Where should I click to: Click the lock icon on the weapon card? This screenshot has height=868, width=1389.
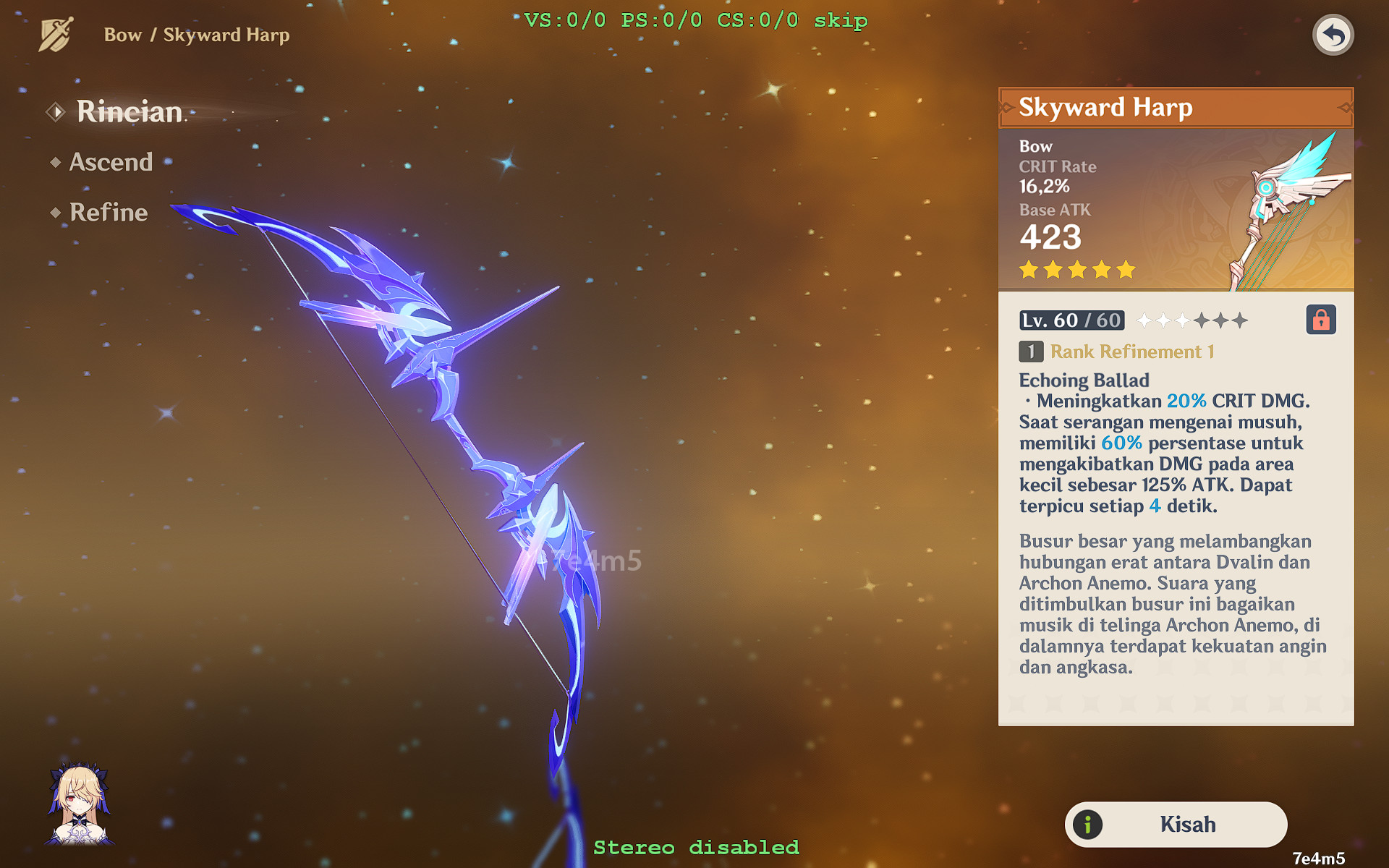pyautogui.click(x=1322, y=320)
